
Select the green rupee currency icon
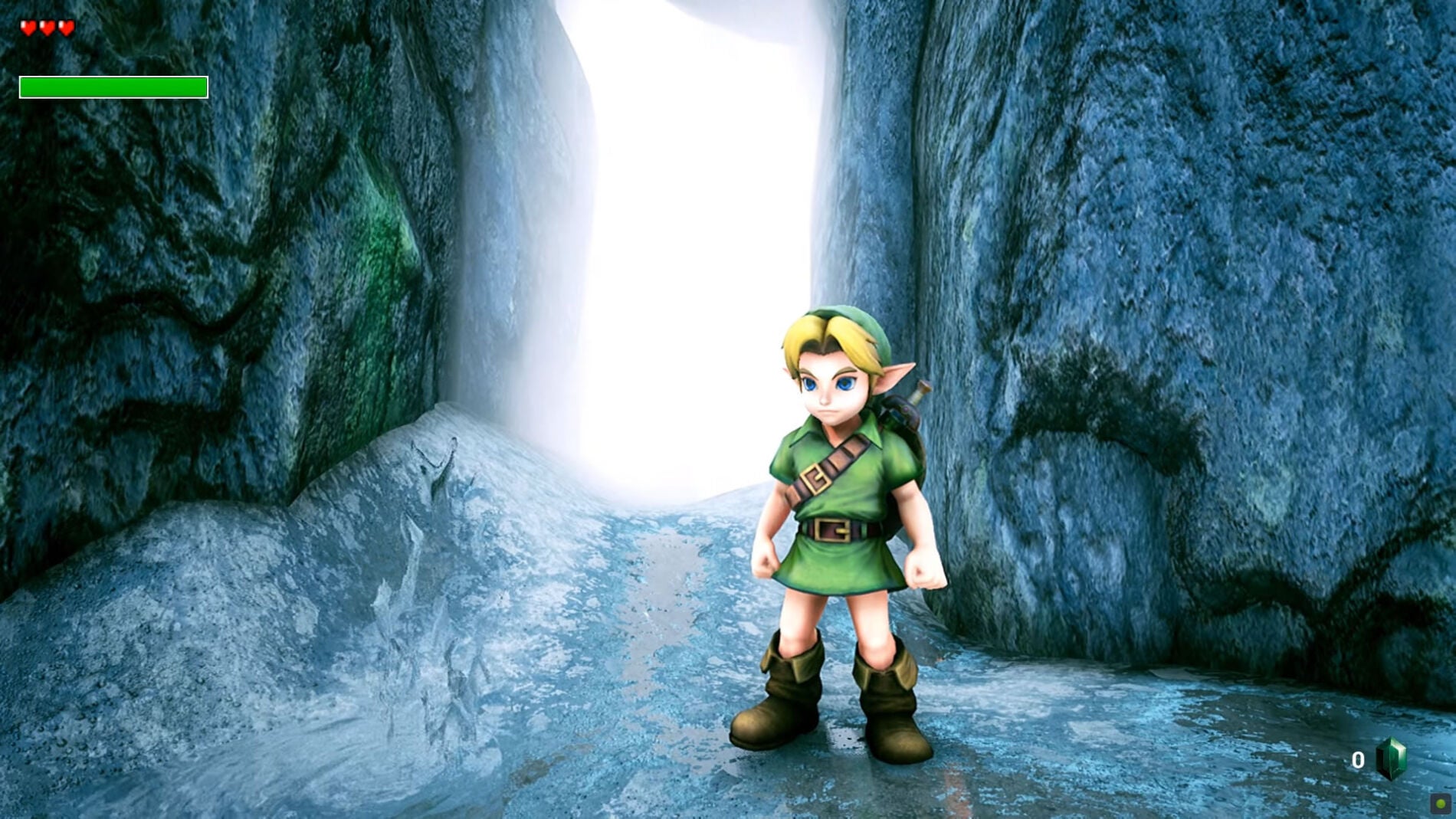pos(1390,760)
